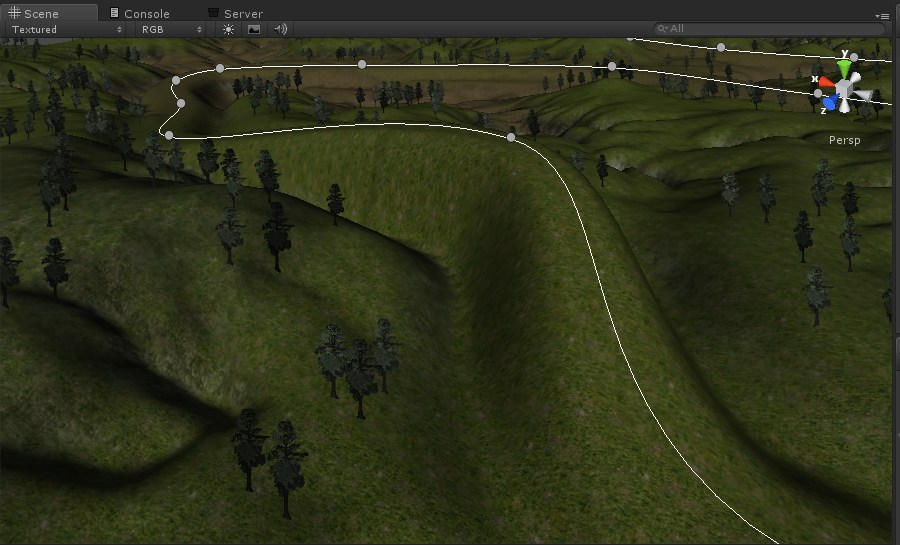The image size is (900, 545).
Task: Toggle scene lighting with the sun icon
Action: coord(228,29)
